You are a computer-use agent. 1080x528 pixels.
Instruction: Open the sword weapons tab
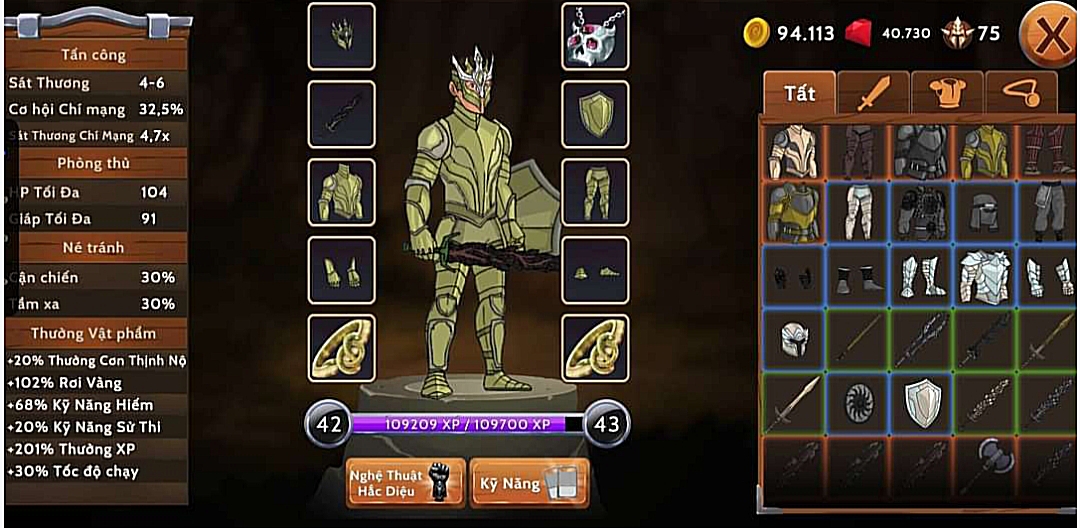(x=872, y=95)
